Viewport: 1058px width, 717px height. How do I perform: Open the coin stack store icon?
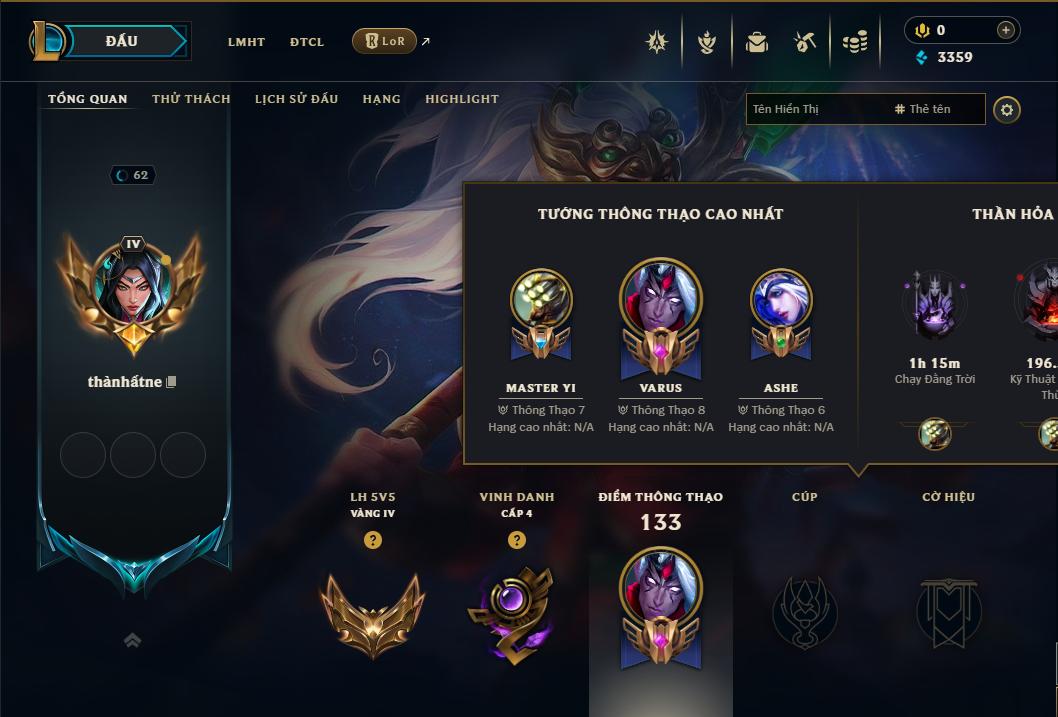(x=854, y=42)
